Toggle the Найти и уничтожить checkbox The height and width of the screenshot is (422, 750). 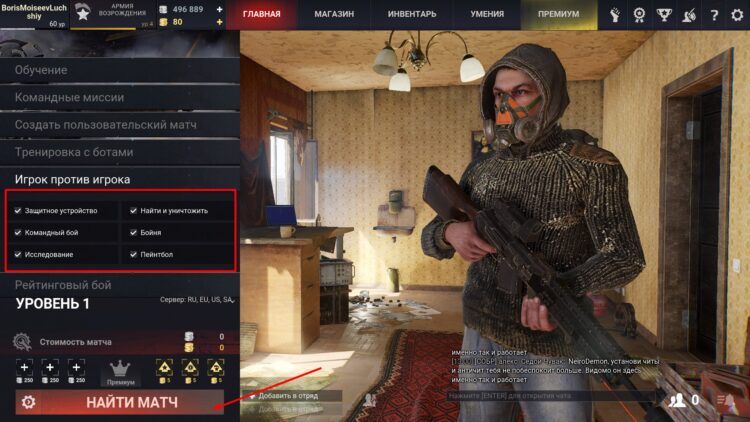click(x=133, y=211)
